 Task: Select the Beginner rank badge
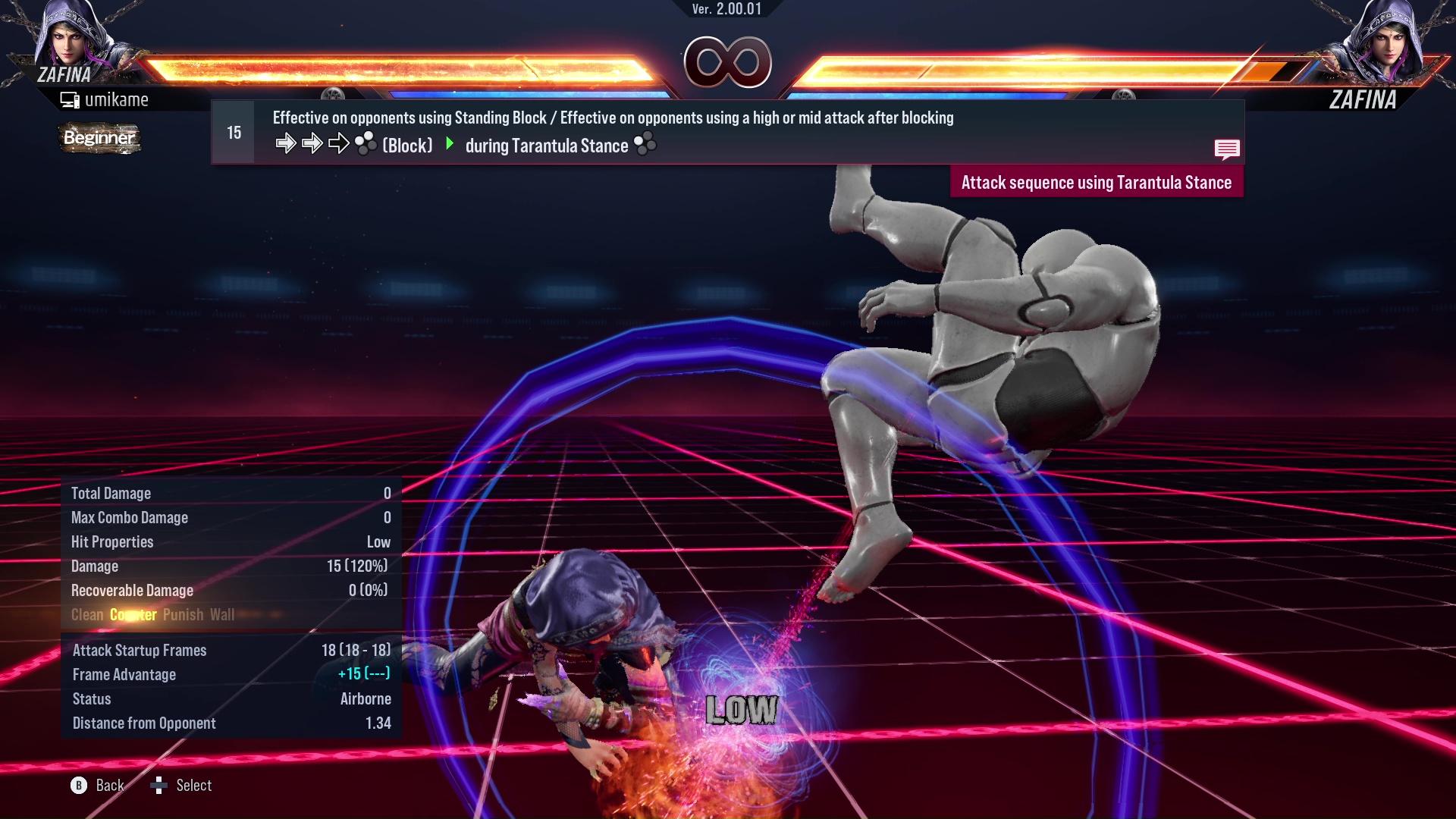click(99, 139)
